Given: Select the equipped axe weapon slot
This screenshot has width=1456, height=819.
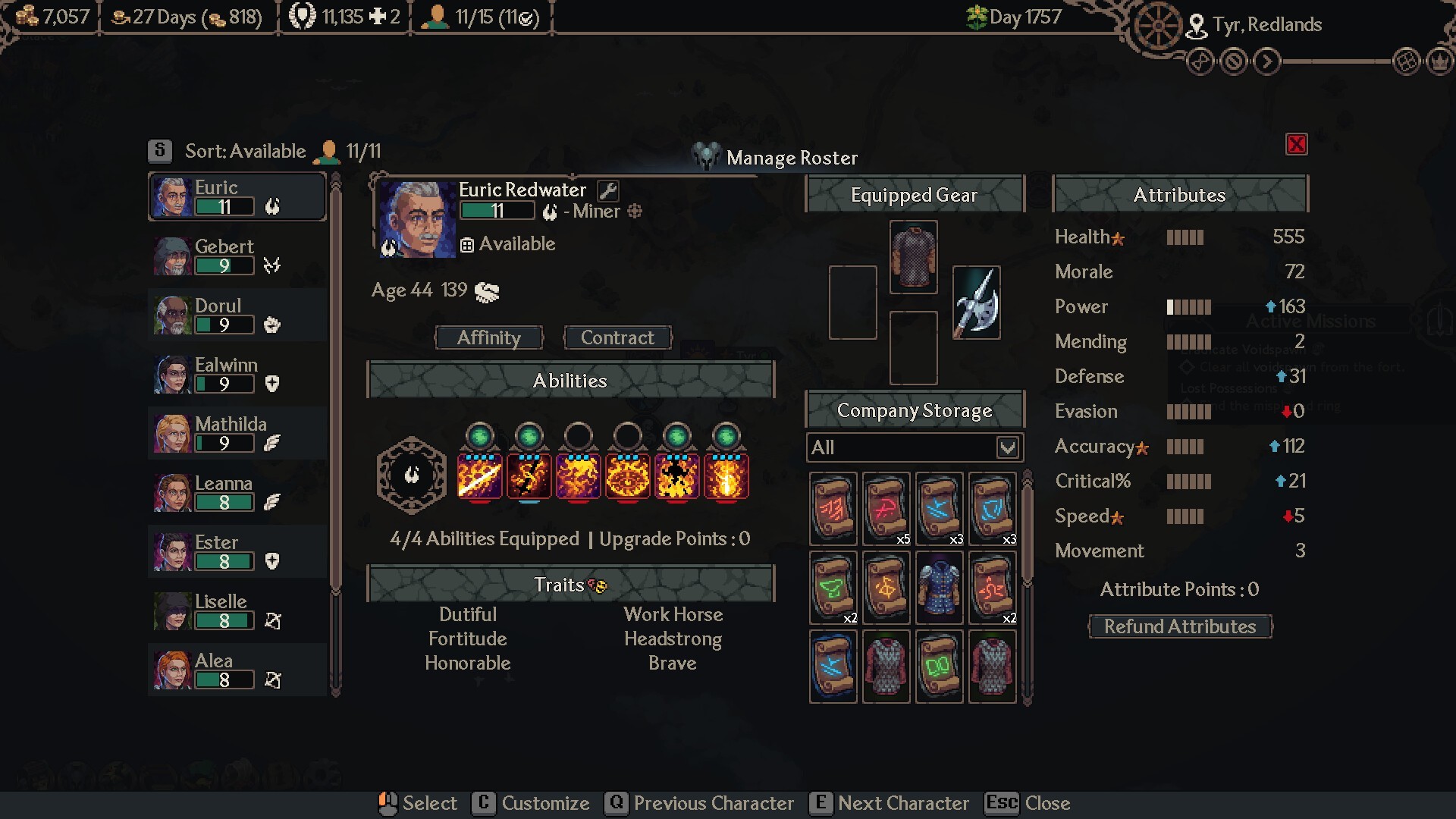Looking at the screenshot, I should click(x=976, y=302).
